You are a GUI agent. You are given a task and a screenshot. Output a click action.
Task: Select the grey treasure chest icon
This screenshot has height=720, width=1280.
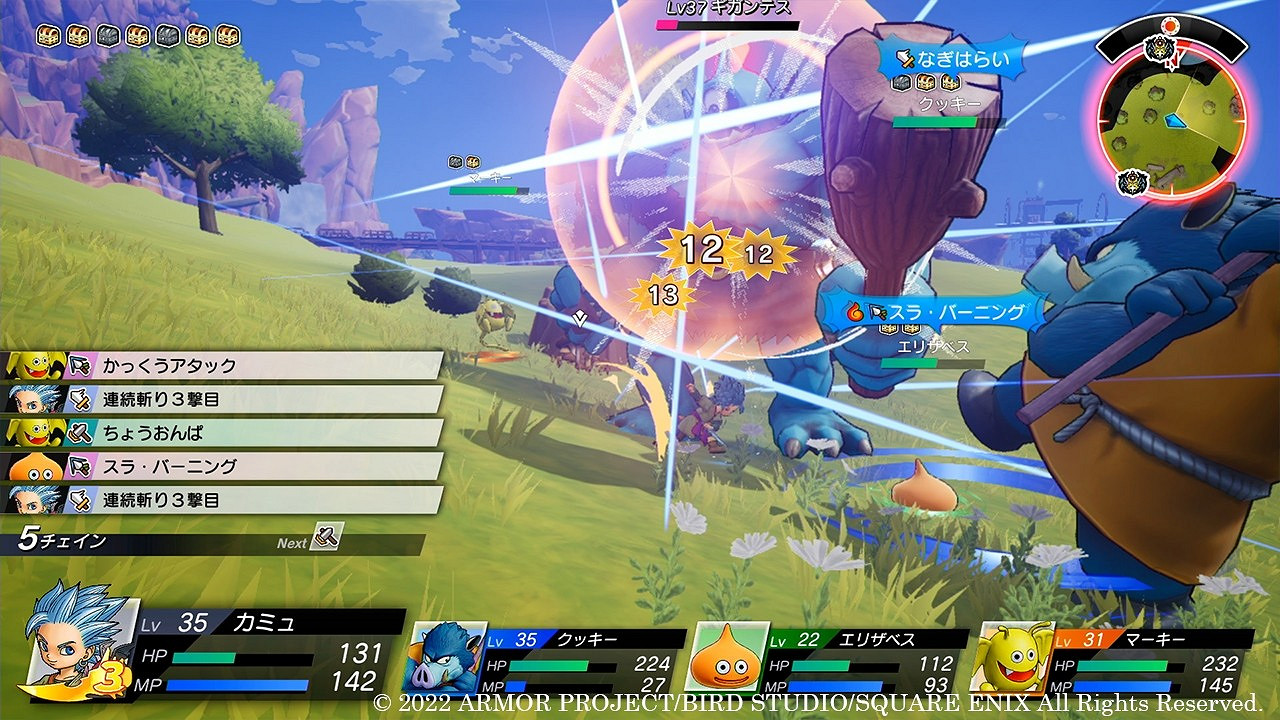(x=108, y=35)
